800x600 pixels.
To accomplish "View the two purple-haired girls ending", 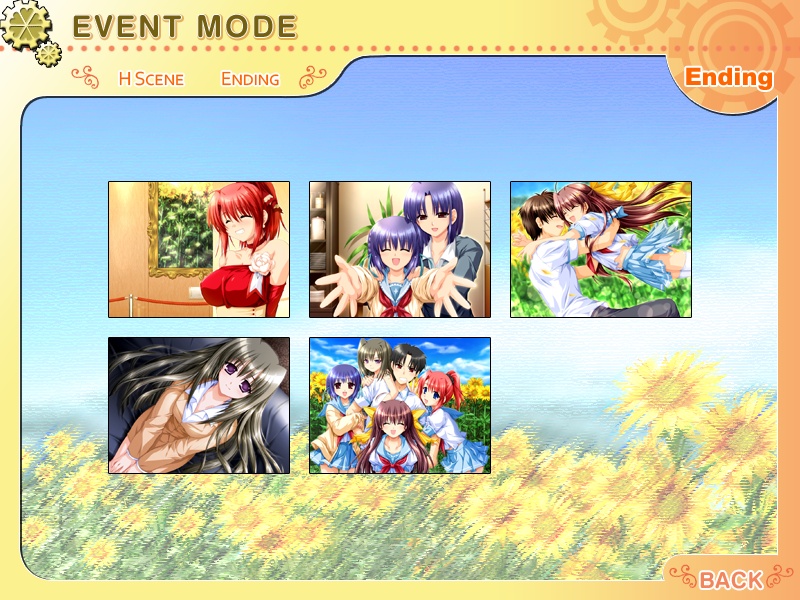I will (400, 250).
